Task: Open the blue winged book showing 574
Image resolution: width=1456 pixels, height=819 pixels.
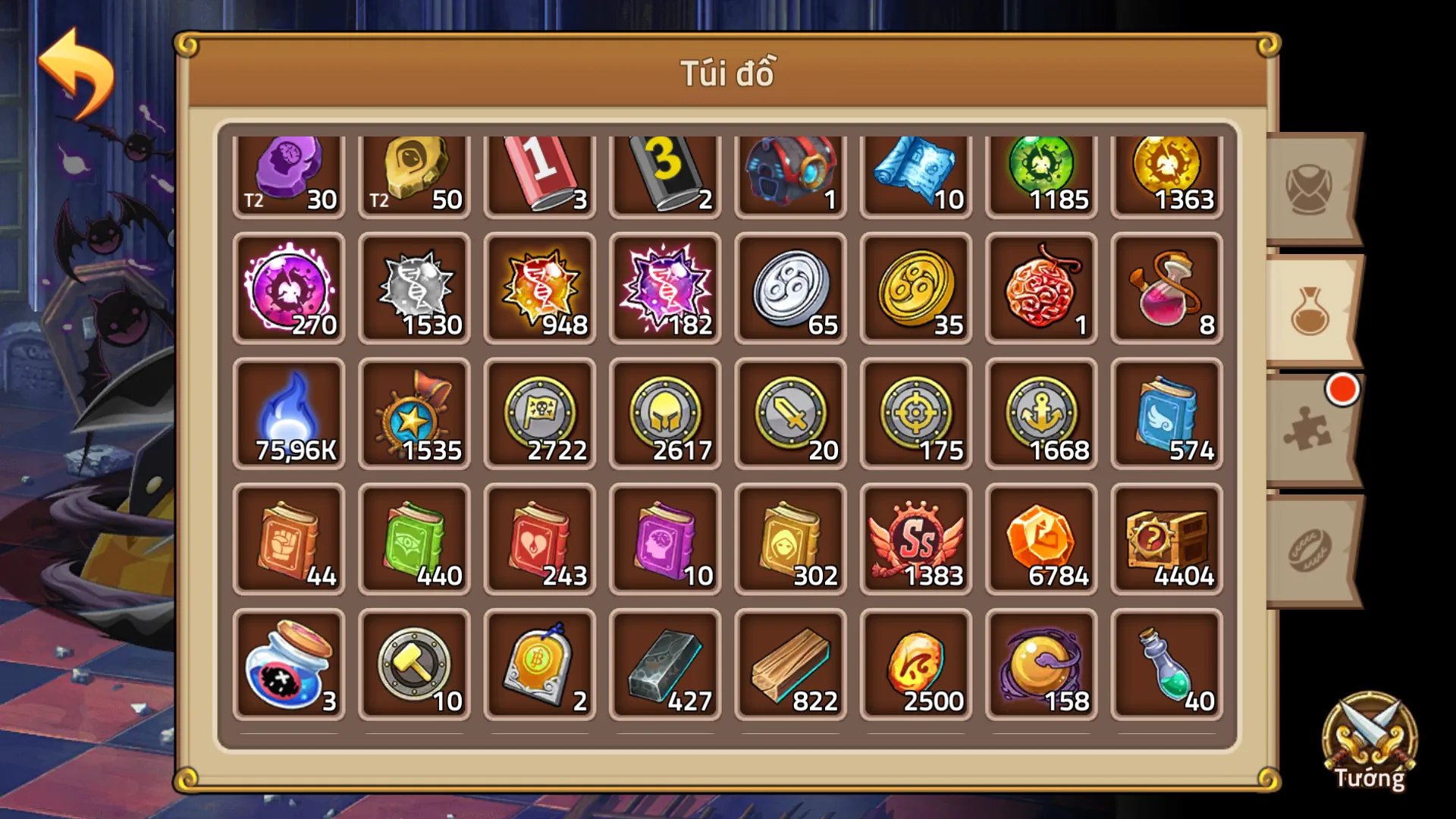Action: point(1166,413)
